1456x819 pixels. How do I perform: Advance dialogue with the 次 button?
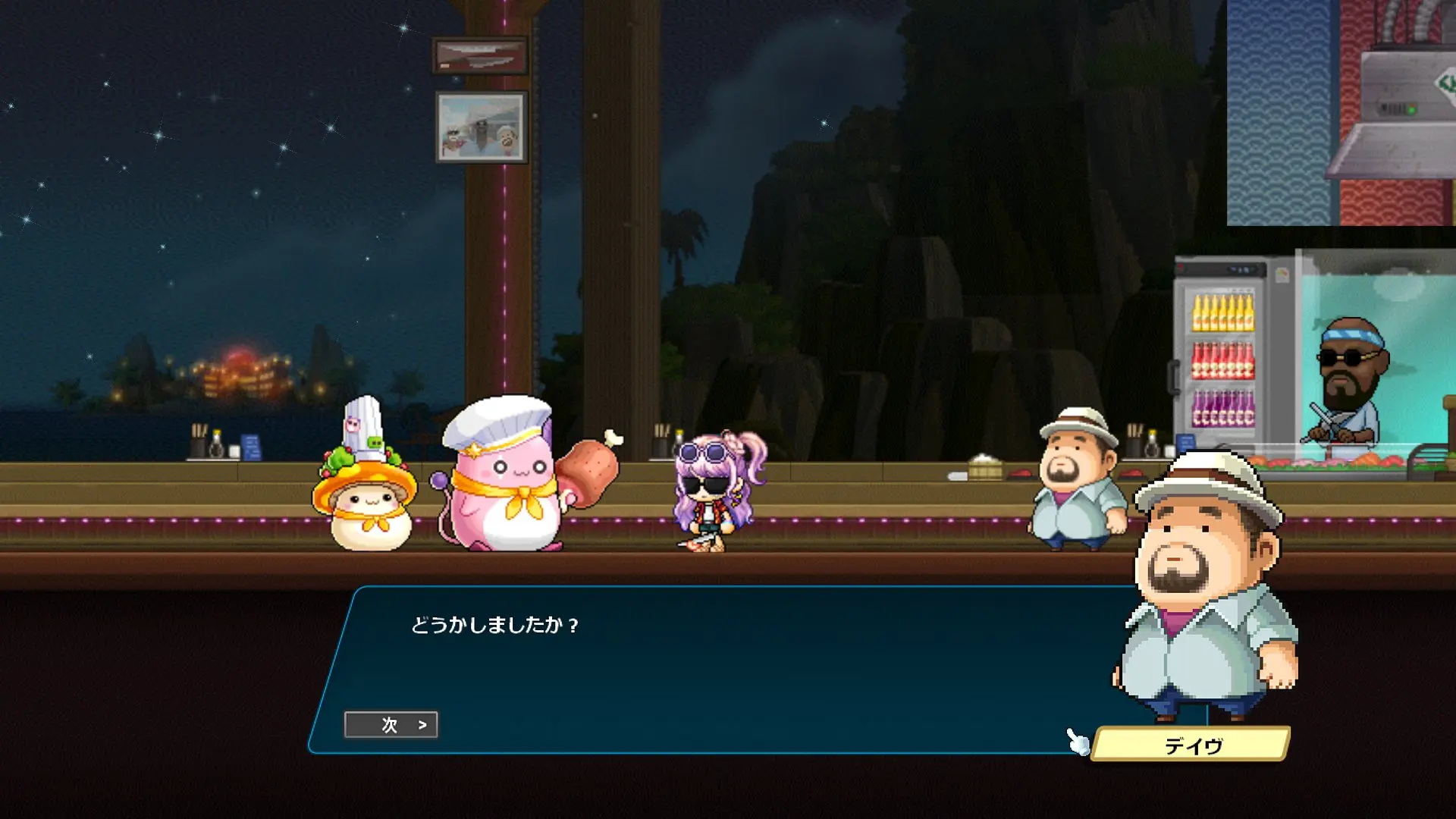pyautogui.click(x=391, y=725)
